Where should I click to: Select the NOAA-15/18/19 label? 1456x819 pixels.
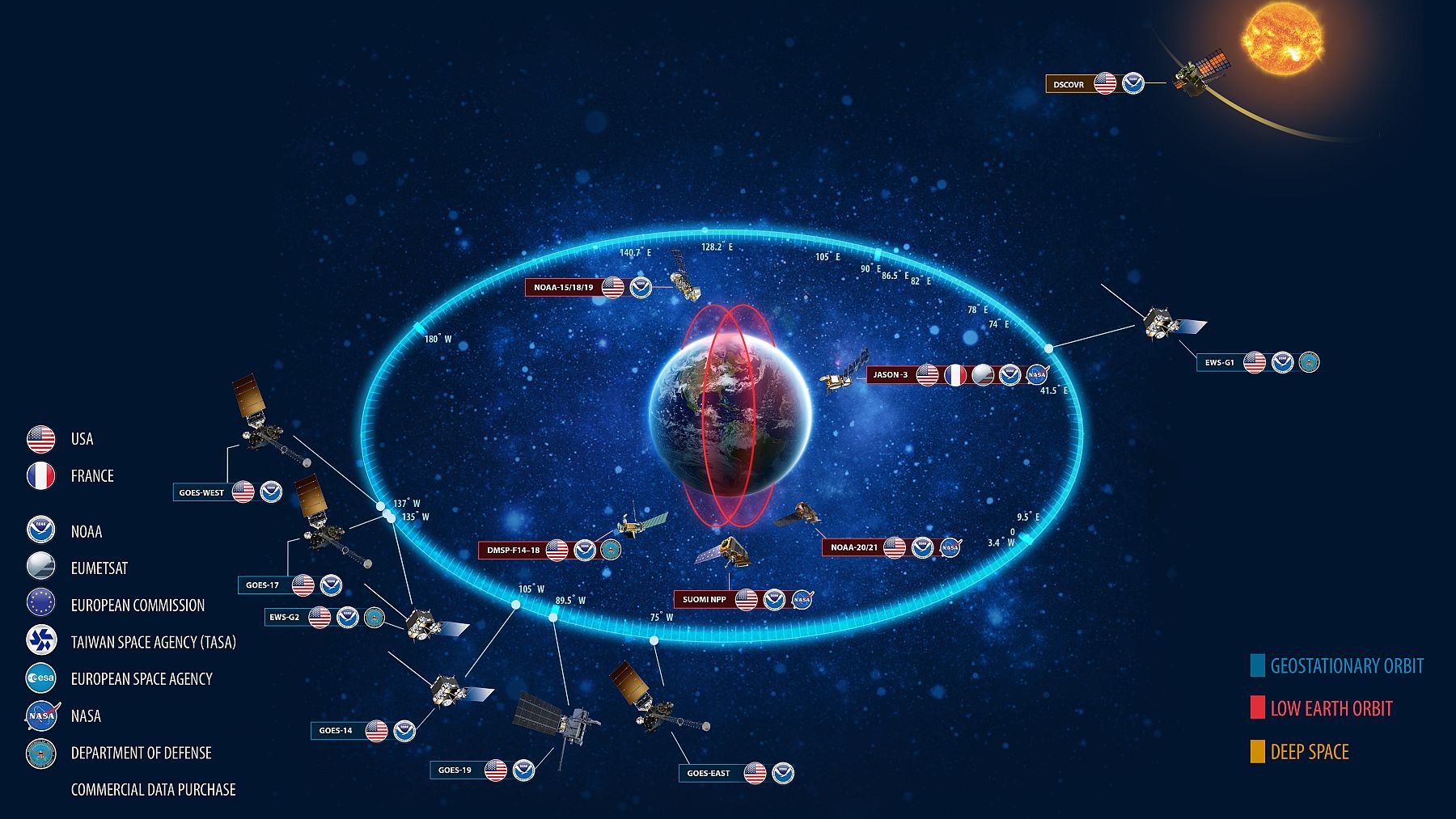point(563,287)
